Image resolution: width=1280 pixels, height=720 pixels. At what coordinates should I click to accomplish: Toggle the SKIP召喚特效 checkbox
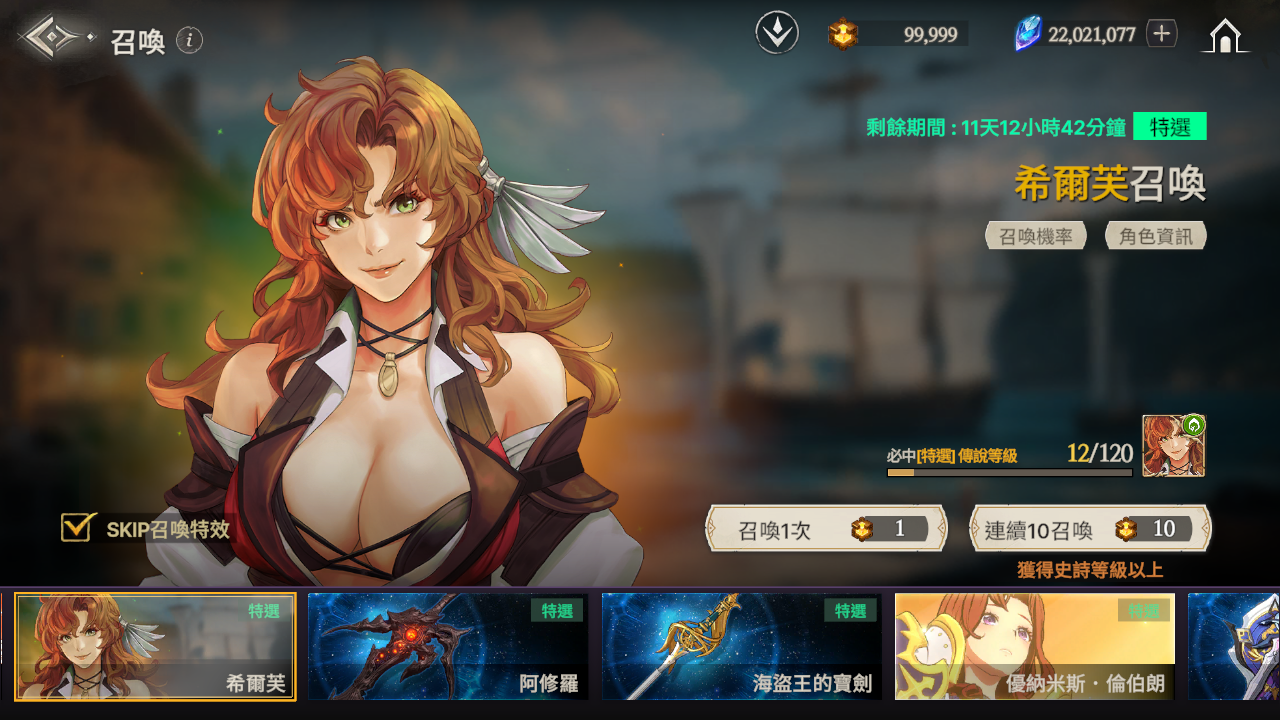[x=77, y=527]
